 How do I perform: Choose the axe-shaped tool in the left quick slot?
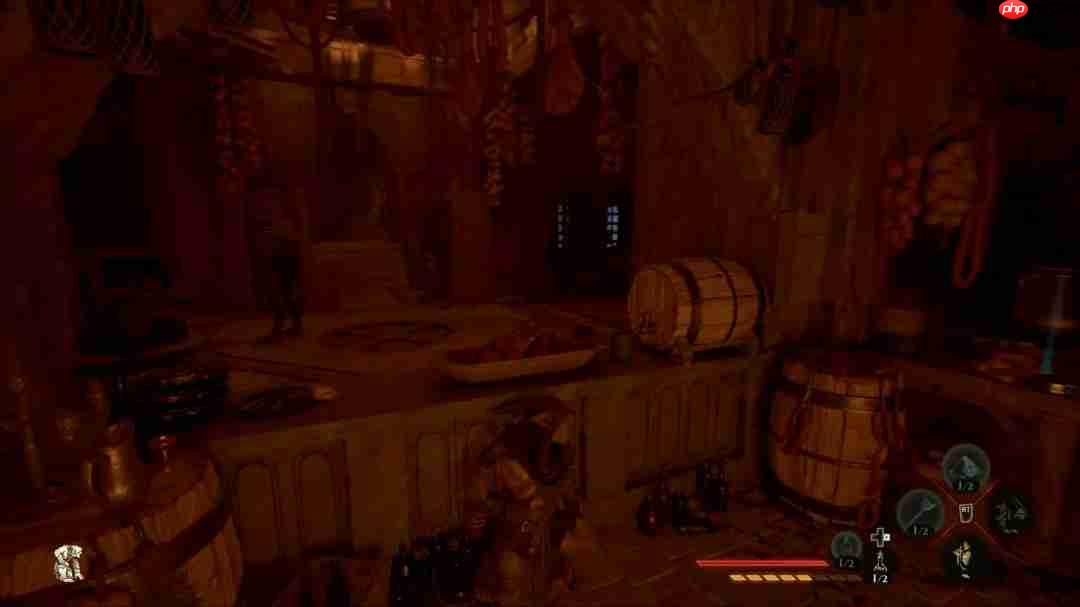coord(919,511)
